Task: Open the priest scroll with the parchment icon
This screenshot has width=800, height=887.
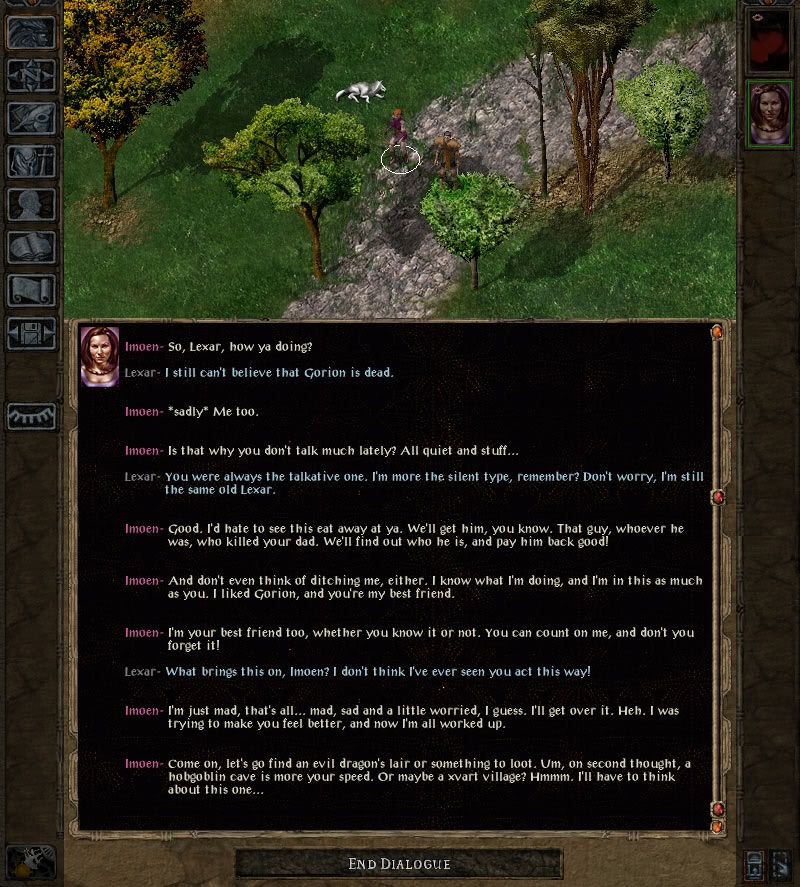Action: coord(31,290)
